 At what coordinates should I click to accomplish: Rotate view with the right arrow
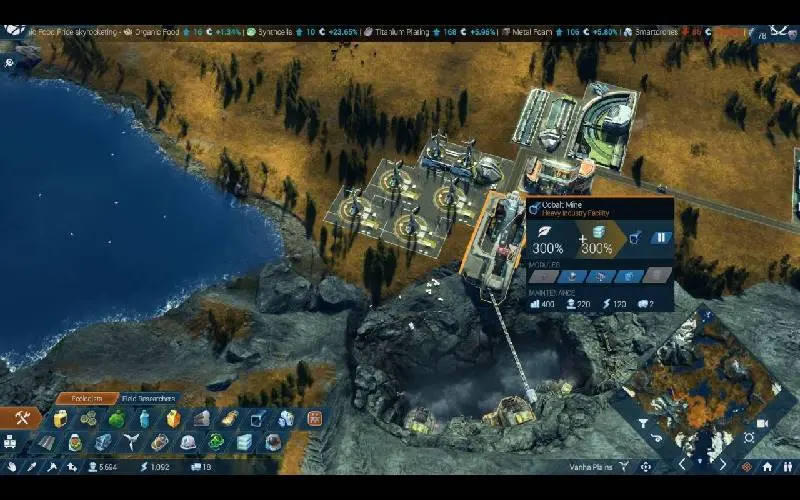723,465
